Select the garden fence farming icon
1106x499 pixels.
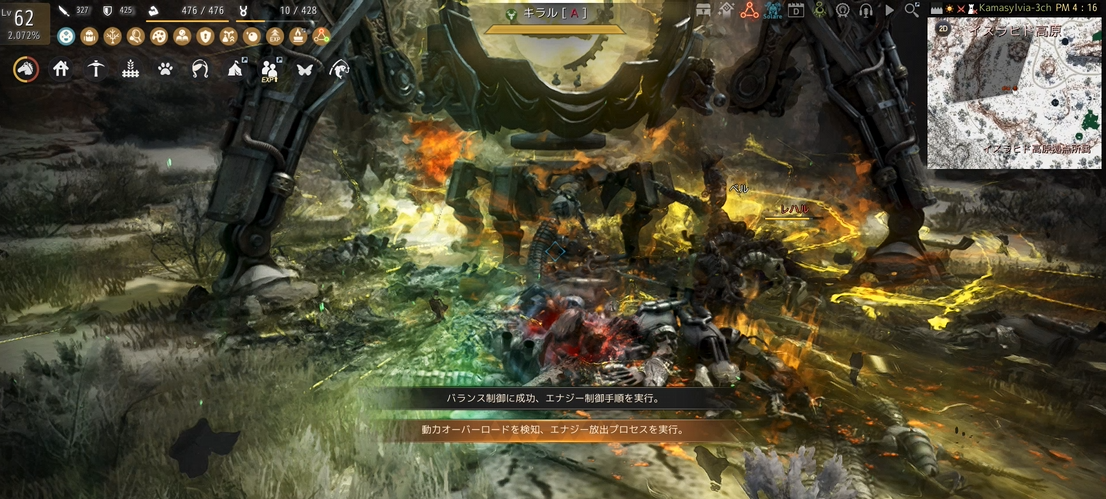click(130, 69)
